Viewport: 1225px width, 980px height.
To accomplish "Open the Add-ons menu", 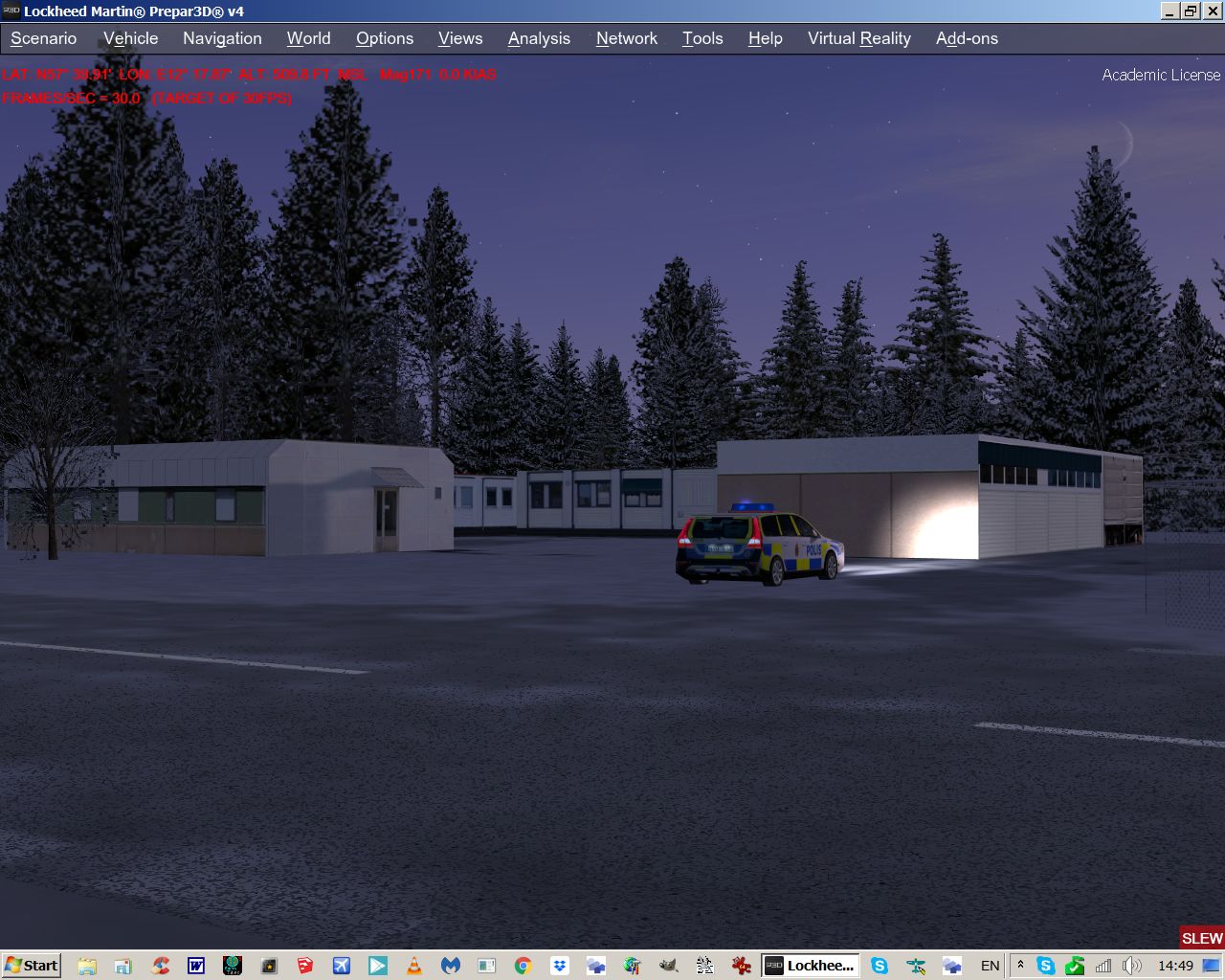I will (967, 38).
